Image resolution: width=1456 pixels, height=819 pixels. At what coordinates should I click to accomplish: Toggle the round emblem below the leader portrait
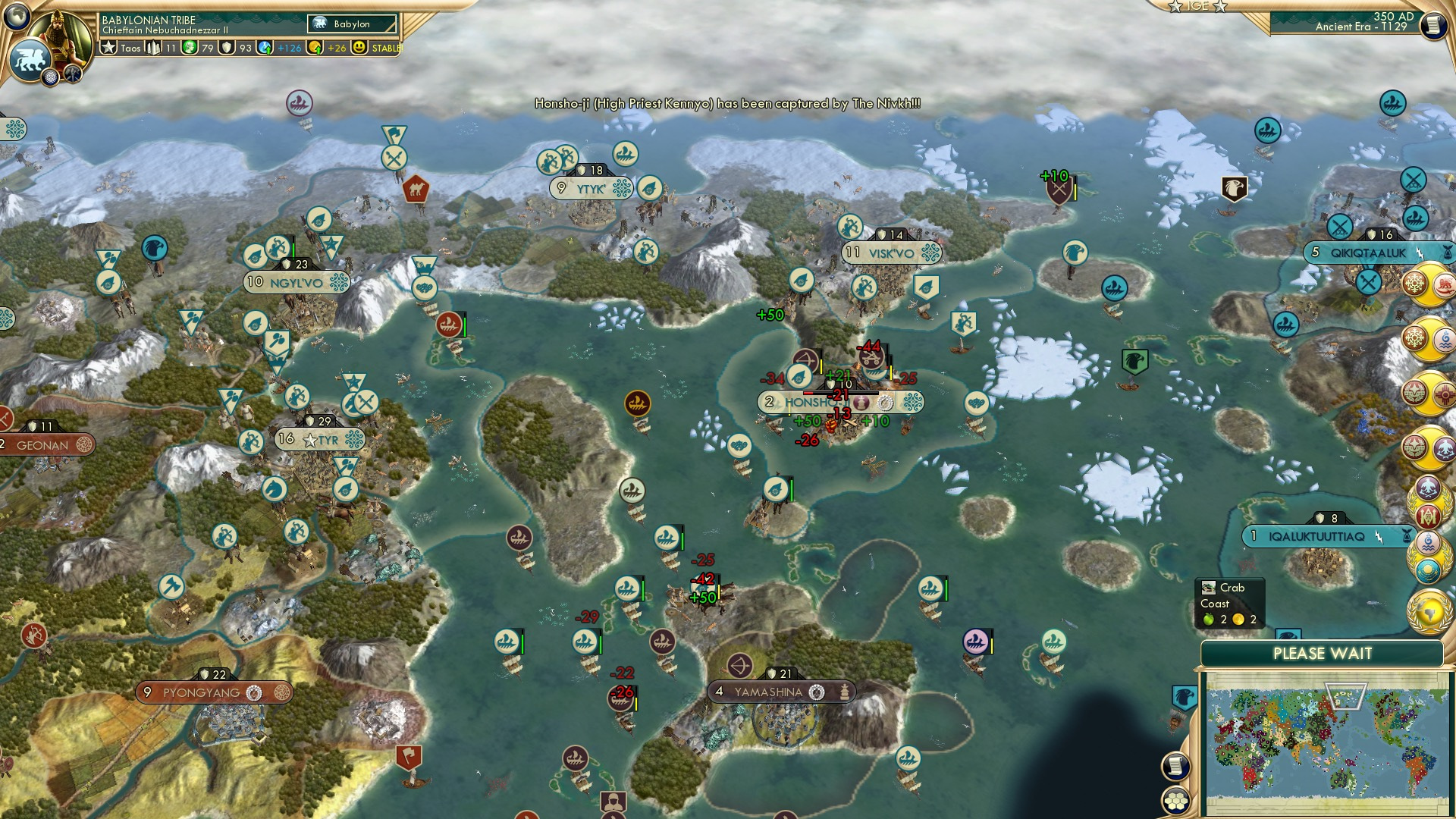click(x=51, y=77)
